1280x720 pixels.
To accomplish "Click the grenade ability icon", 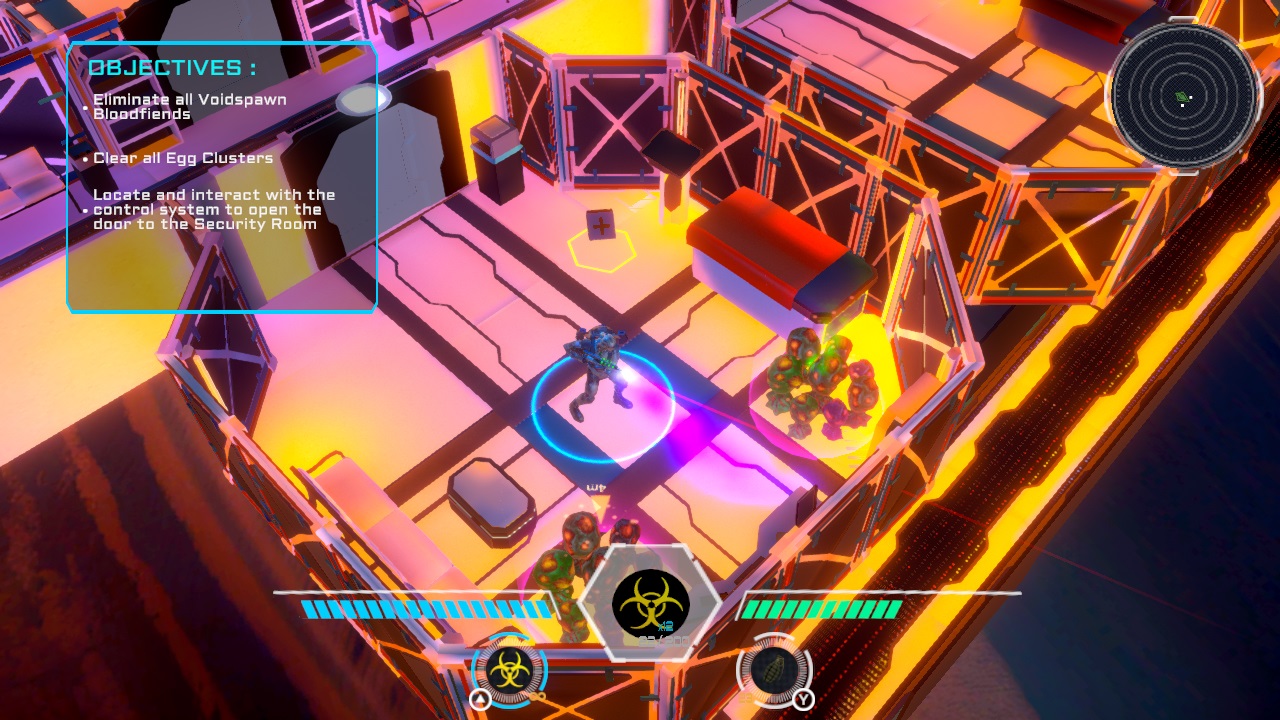I will [772, 670].
